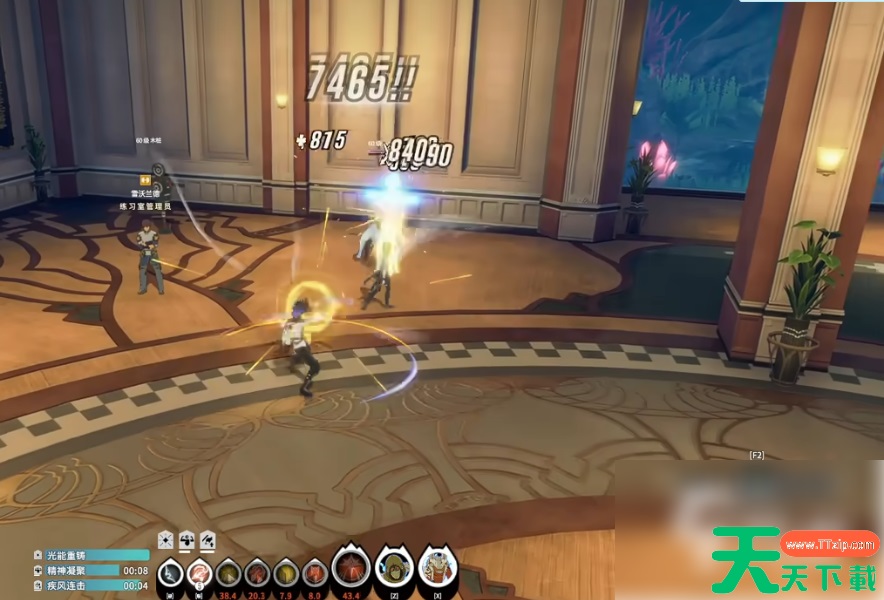Open the www.TTzip.com watermark badge
This screenshot has width=884, height=600.
click(x=830, y=546)
